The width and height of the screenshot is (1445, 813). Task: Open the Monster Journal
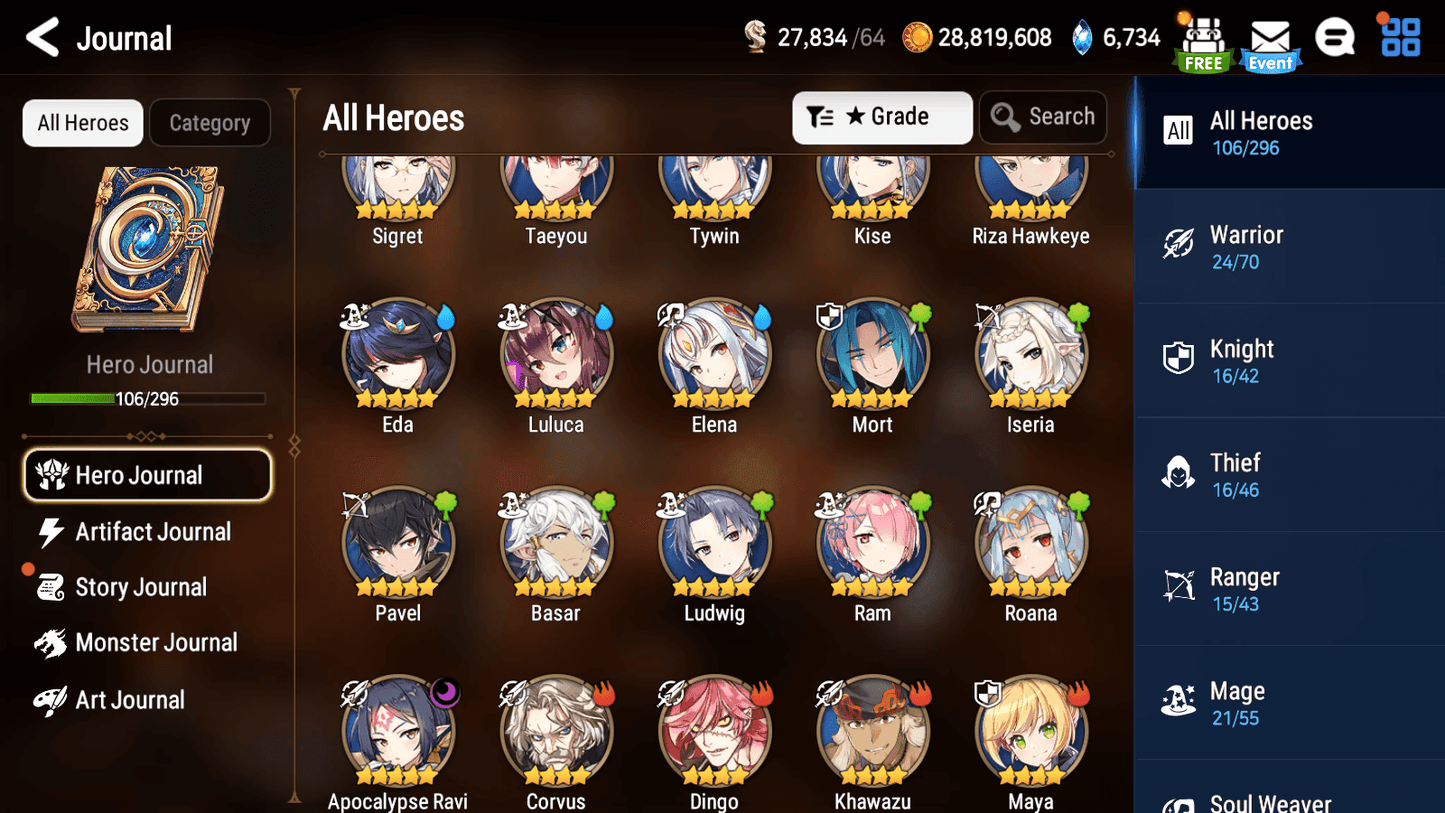(x=157, y=643)
